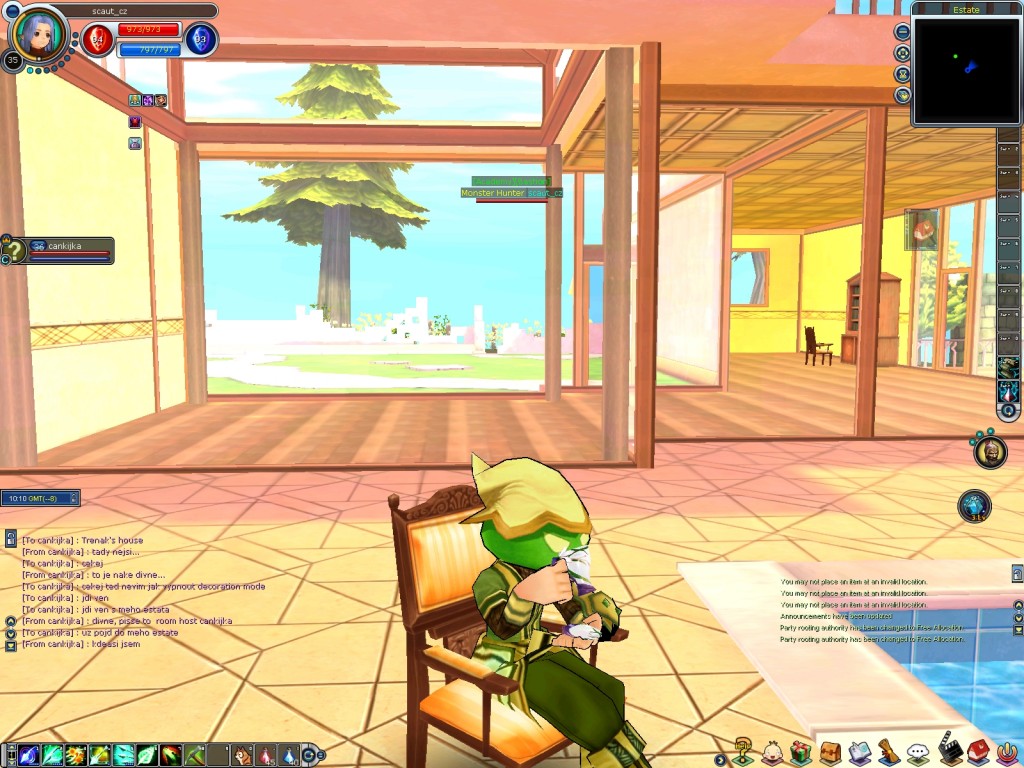This screenshot has height=768, width=1024.
Task: Open the quest scroll icon
Action: pos(889,751)
